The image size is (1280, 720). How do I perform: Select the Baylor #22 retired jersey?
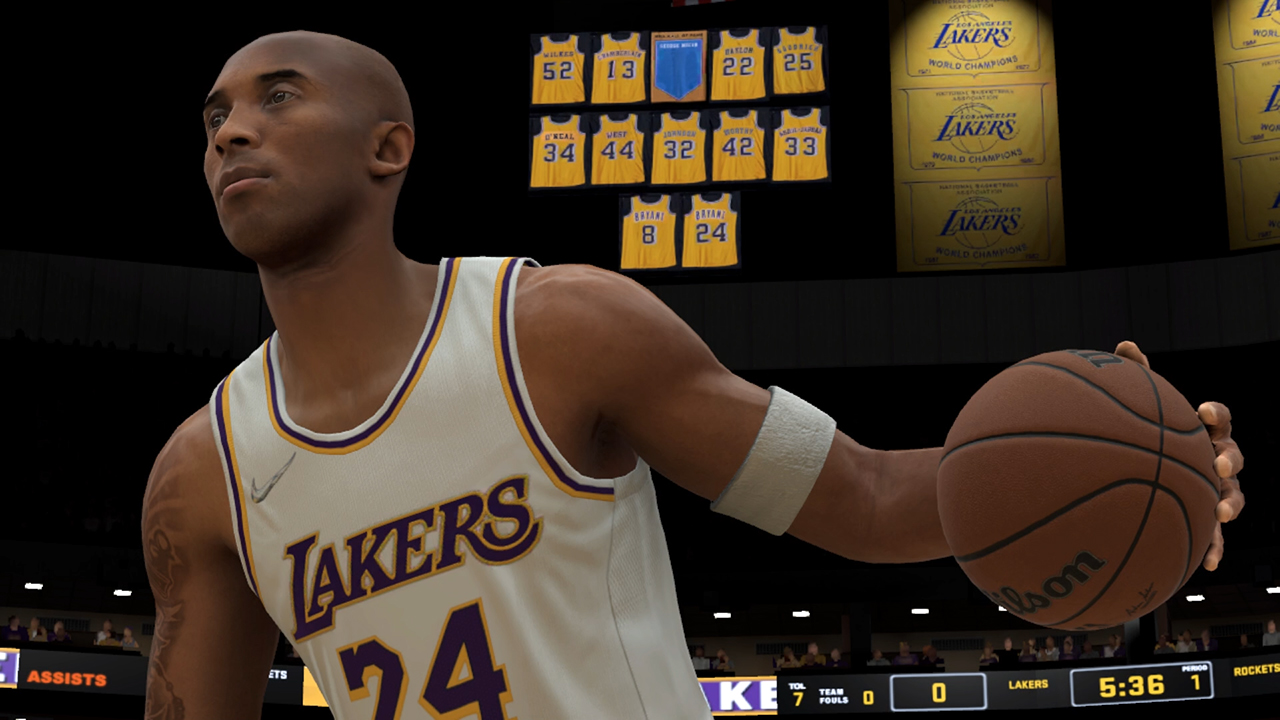point(739,65)
